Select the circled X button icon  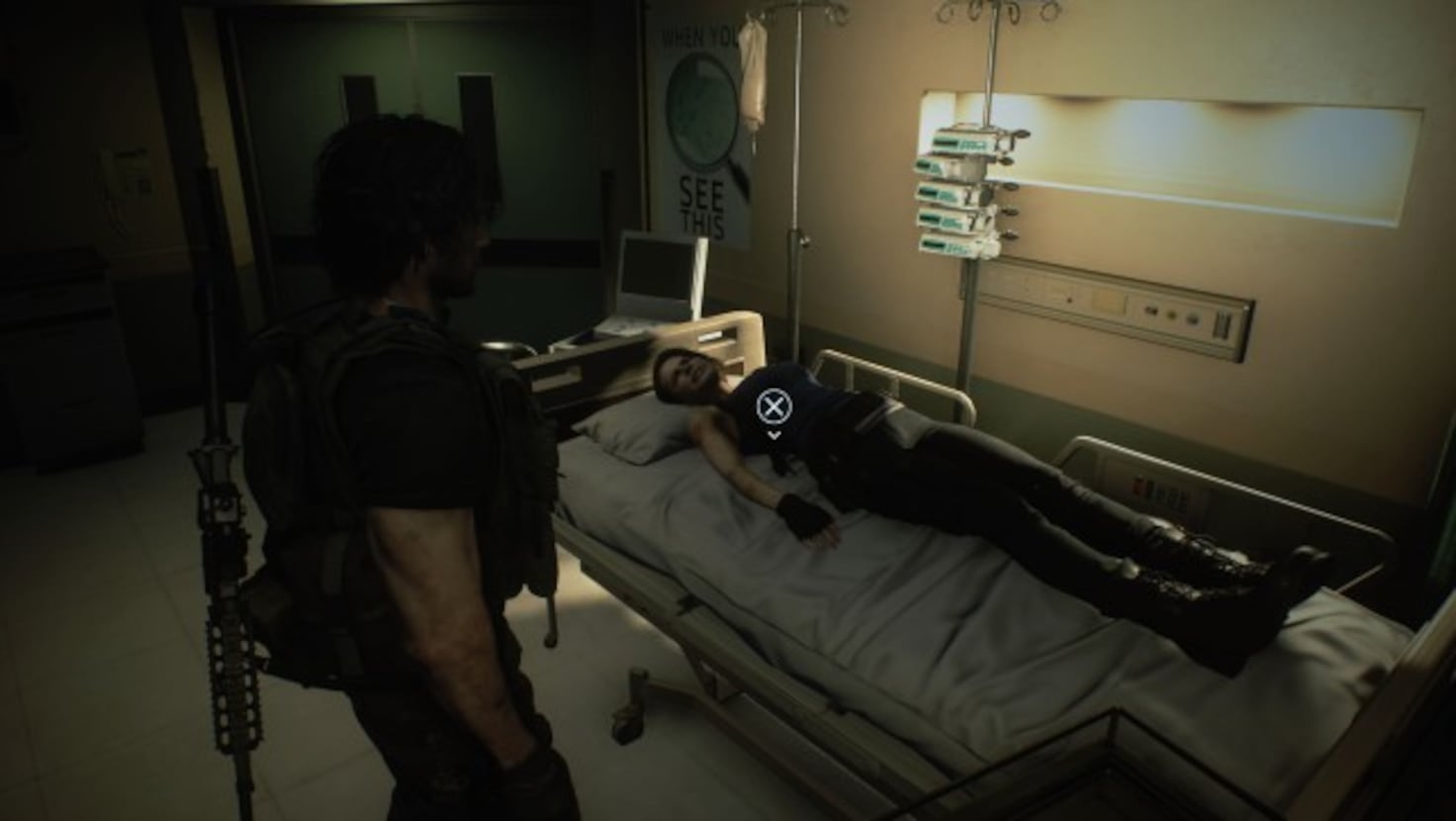[x=773, y=404]
